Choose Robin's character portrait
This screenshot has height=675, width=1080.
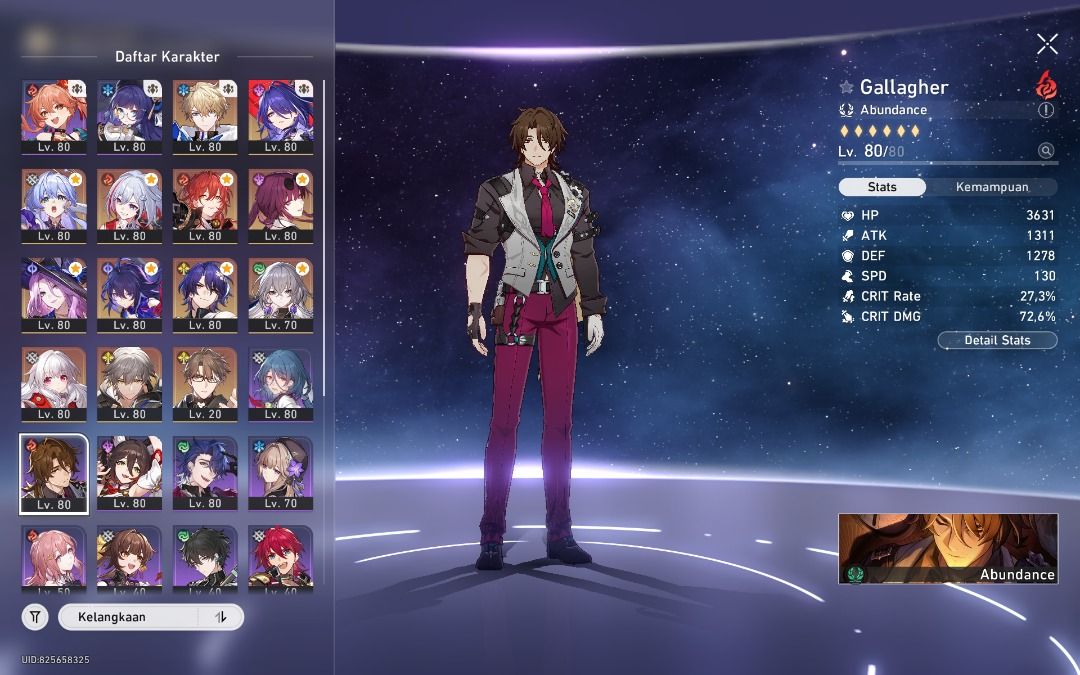pyautogui.click(x=54, y=205)
